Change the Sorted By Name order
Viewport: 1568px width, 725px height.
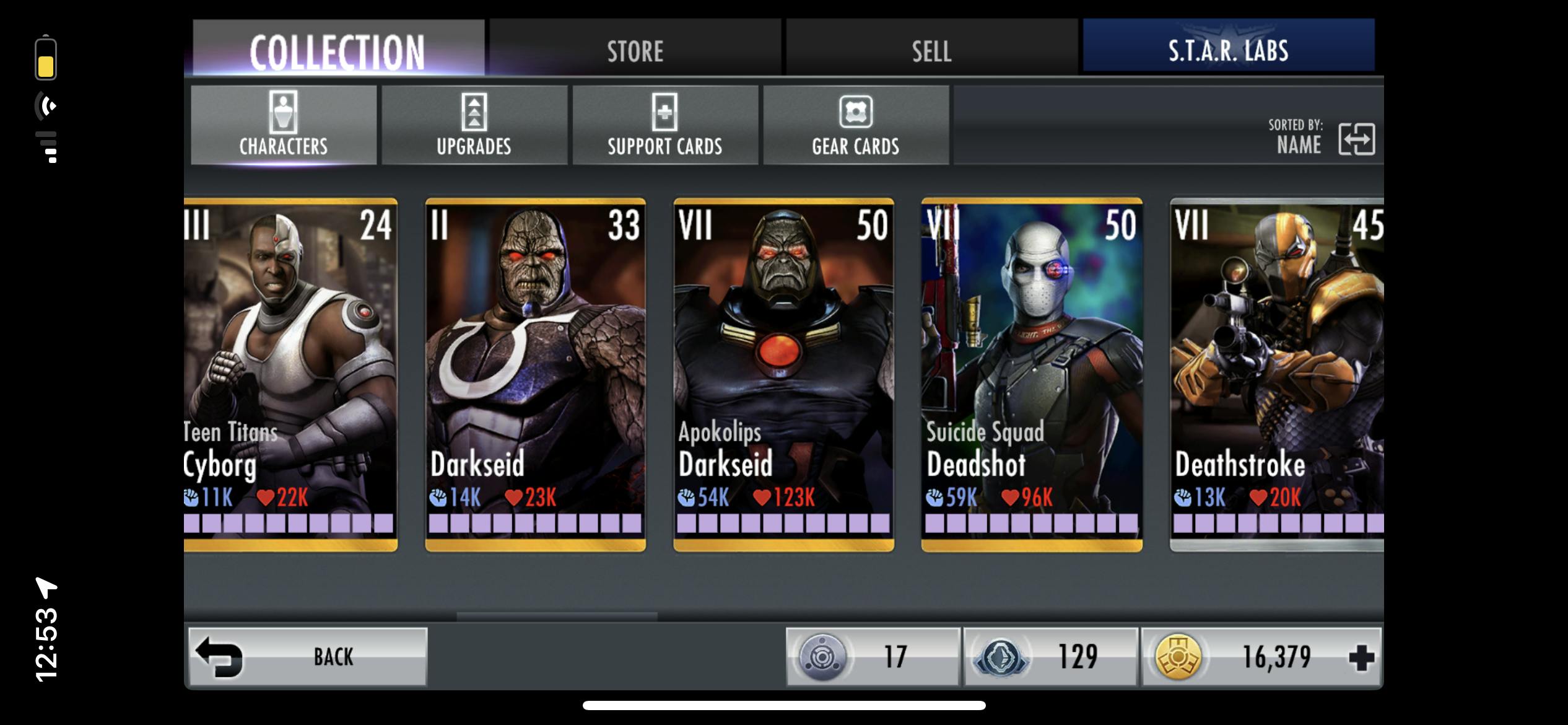point(1356,138)
